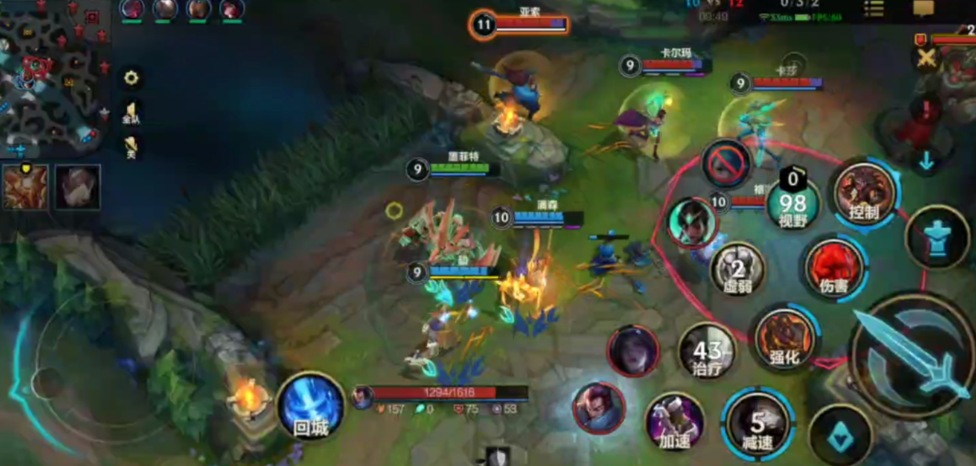This screenshot has width=976, height=466.
Task: Toggle the 全队 team voice speaker
Action: coord(131,113)
